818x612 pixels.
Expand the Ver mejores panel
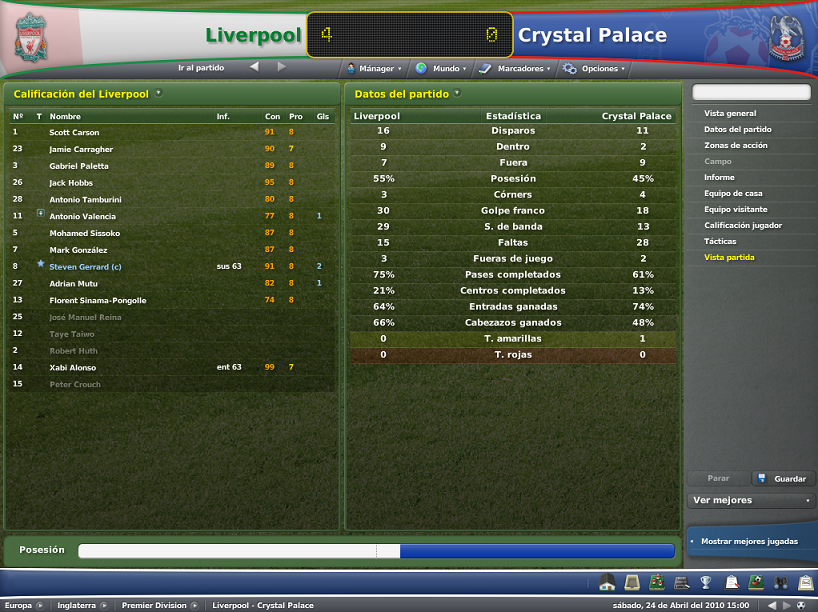tap(751, 500)
